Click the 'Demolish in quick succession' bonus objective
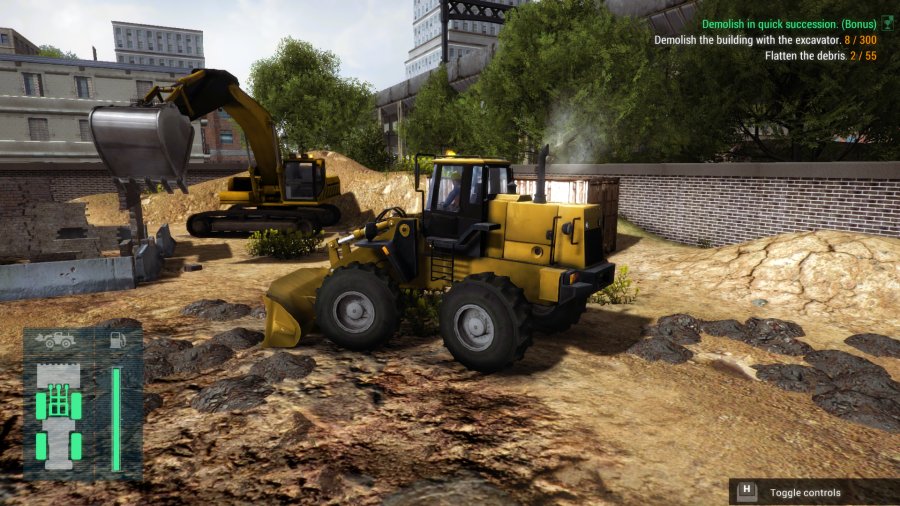 point(788,24)
